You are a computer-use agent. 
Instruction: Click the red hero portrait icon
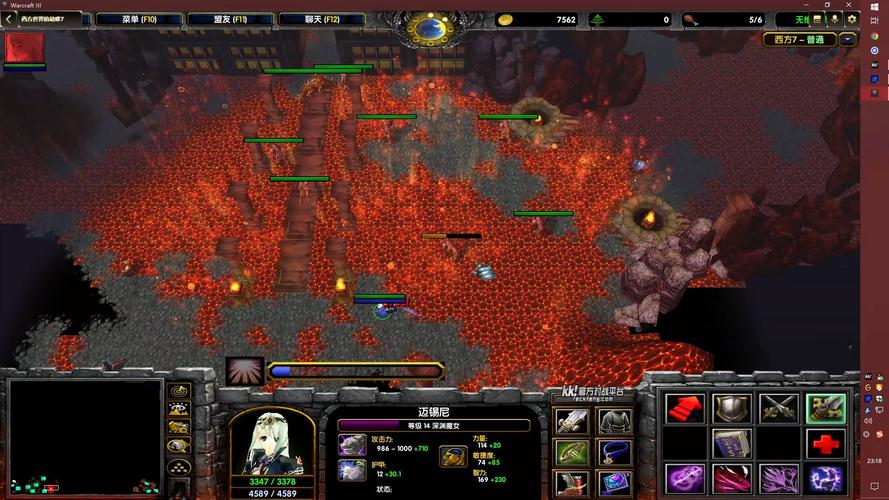tap(24, 47)
